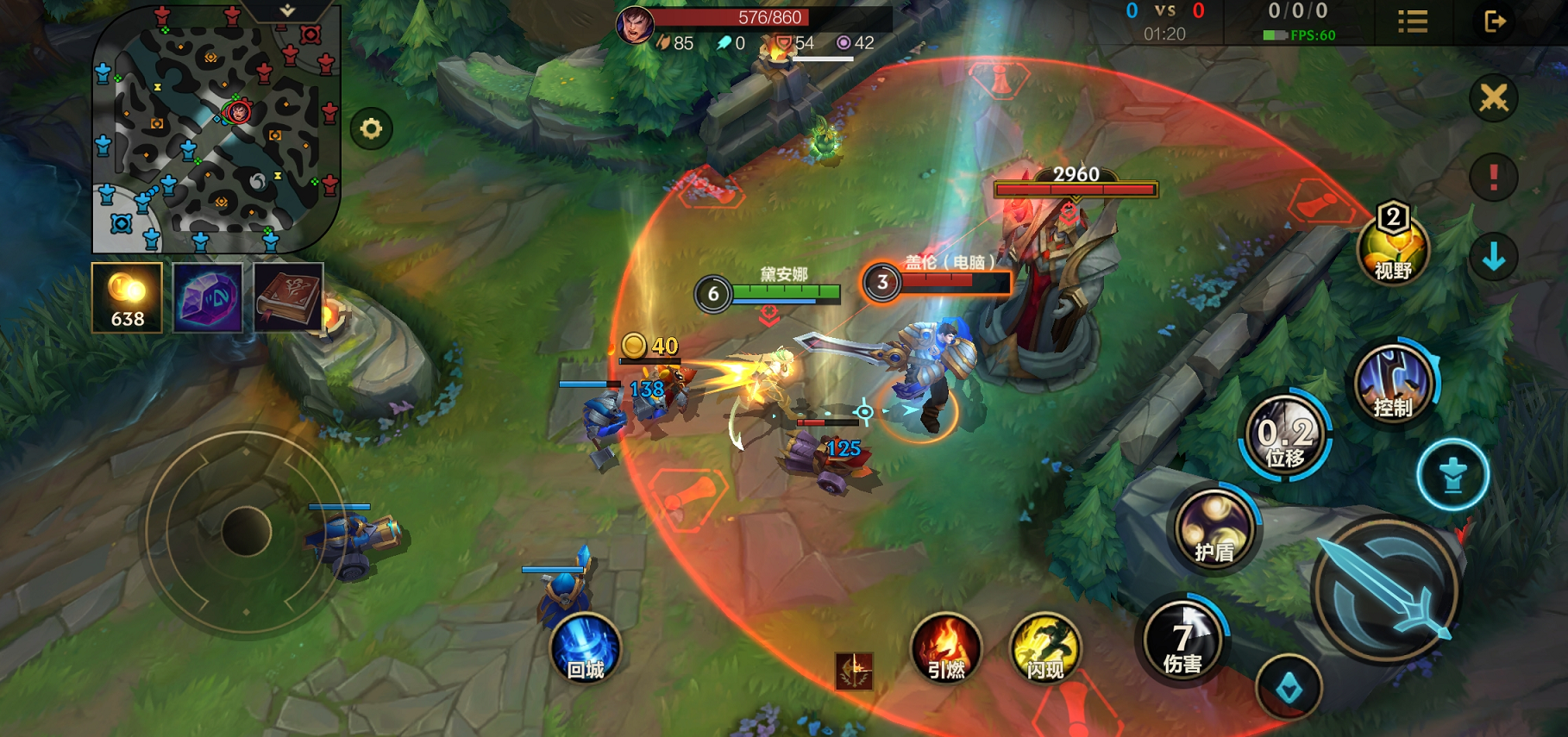
Task: Open the gear settings button
Action: pos(372,129)
